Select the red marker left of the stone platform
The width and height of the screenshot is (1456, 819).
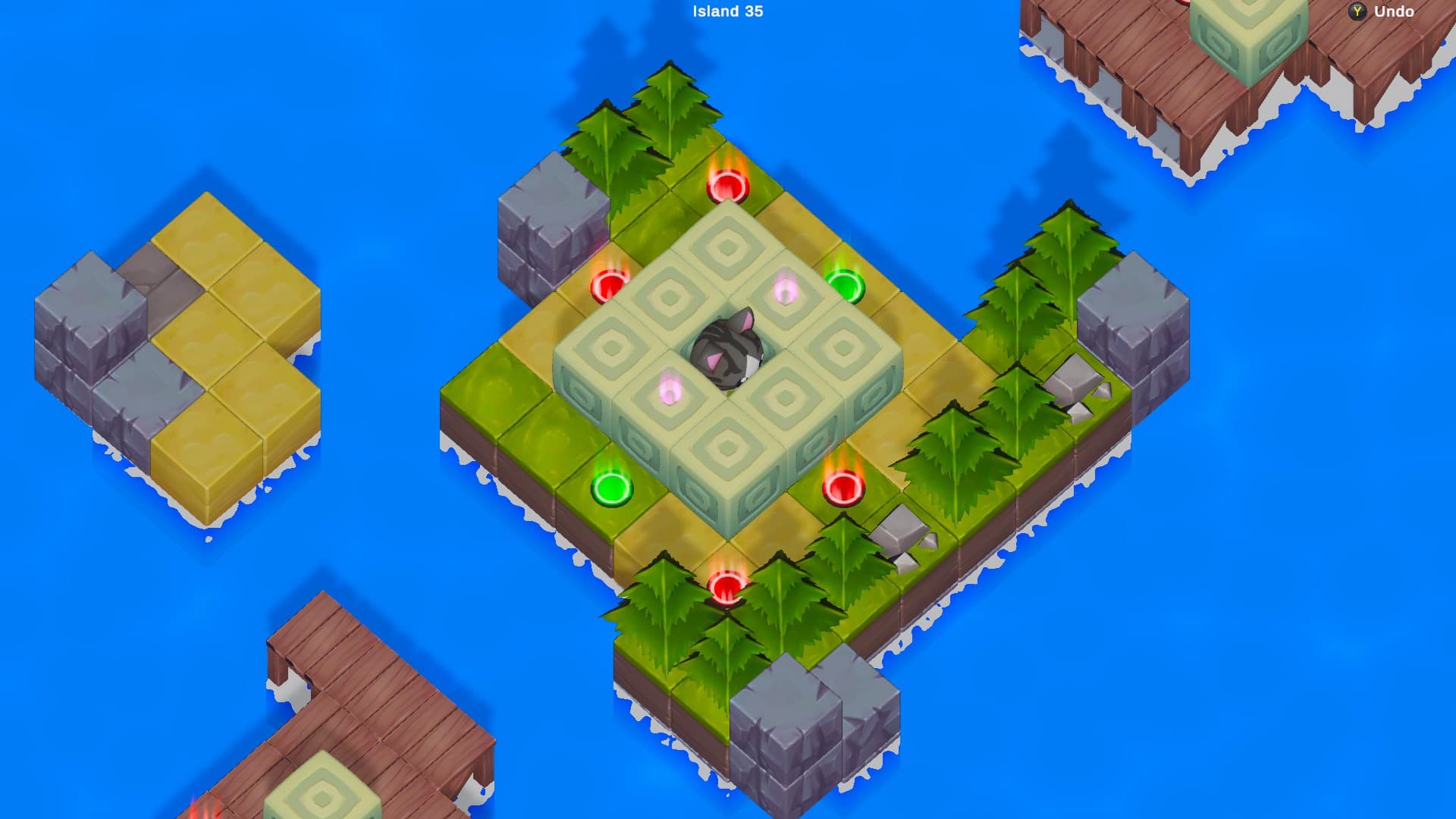pos(608,284)
